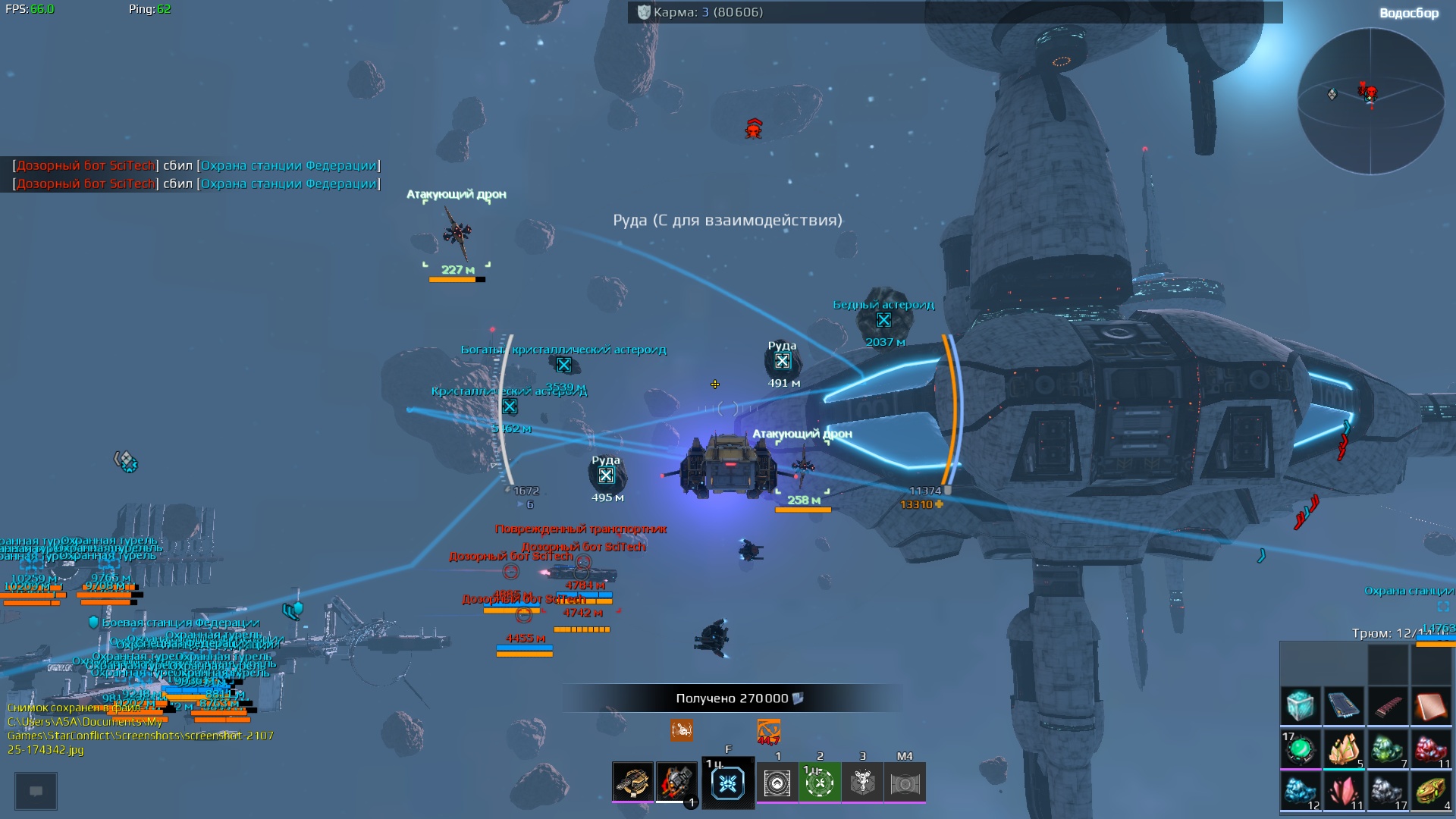Open the chat window button
This screenshot has height=819, width=1456.
click(x=36, y=791)
